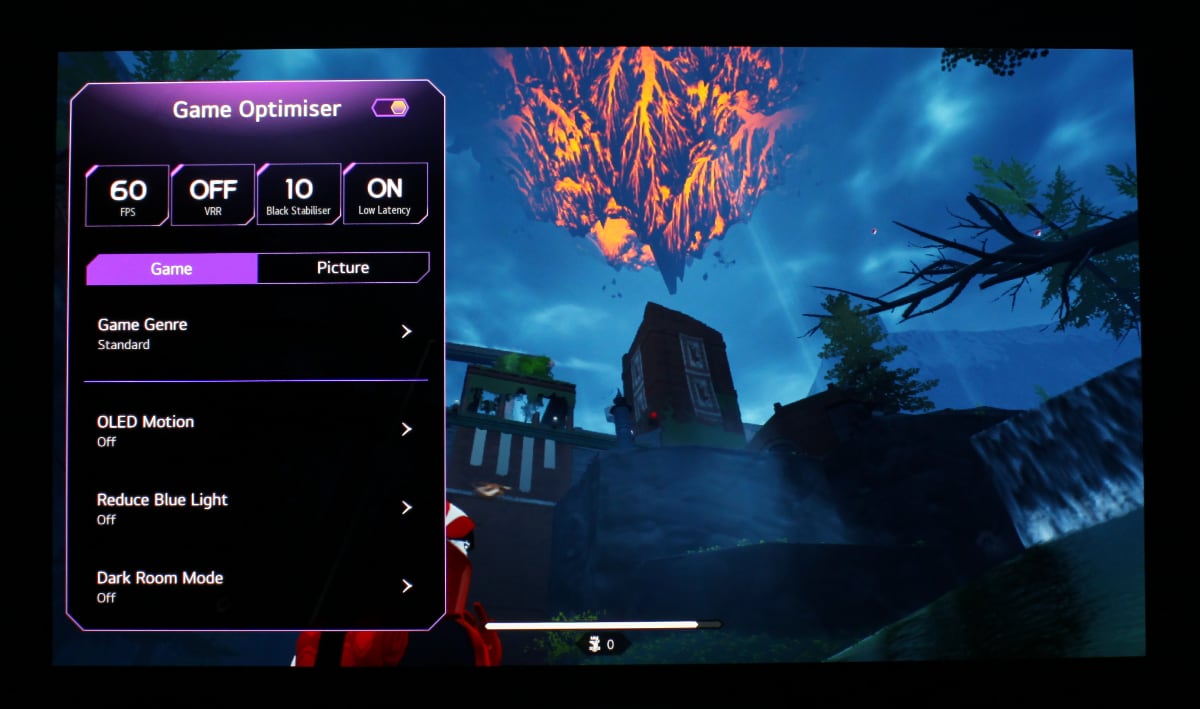Click the Low Latency tile
This screenshot has height=709, width=1200.
pyautogui.click(x=385, y=194)
